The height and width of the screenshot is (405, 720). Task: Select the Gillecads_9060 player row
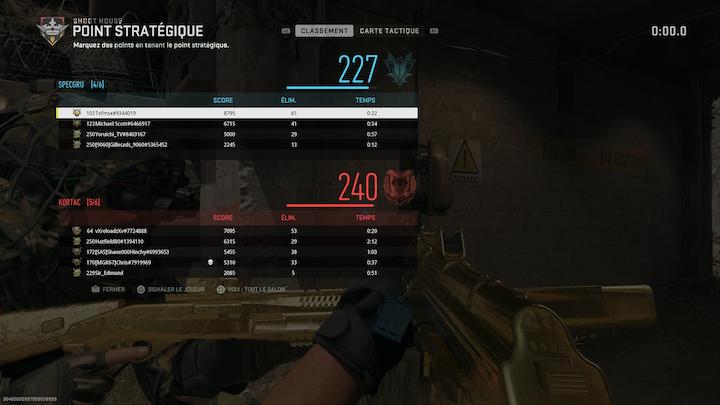click(x=237, y=144)
